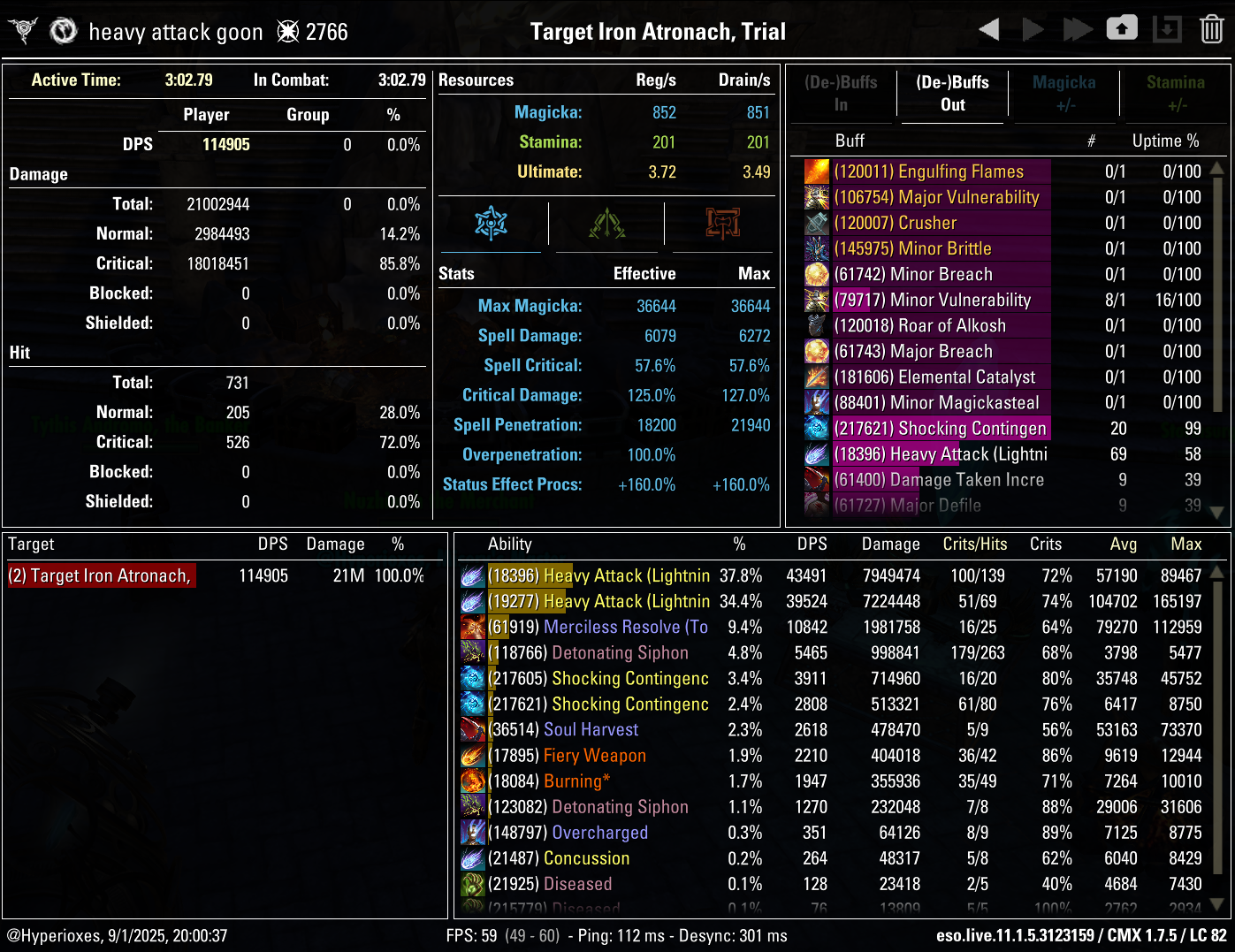Open the Magicka +/- tab
The height and width of the screenshot is (952, 1235).
coord(1064,94)
